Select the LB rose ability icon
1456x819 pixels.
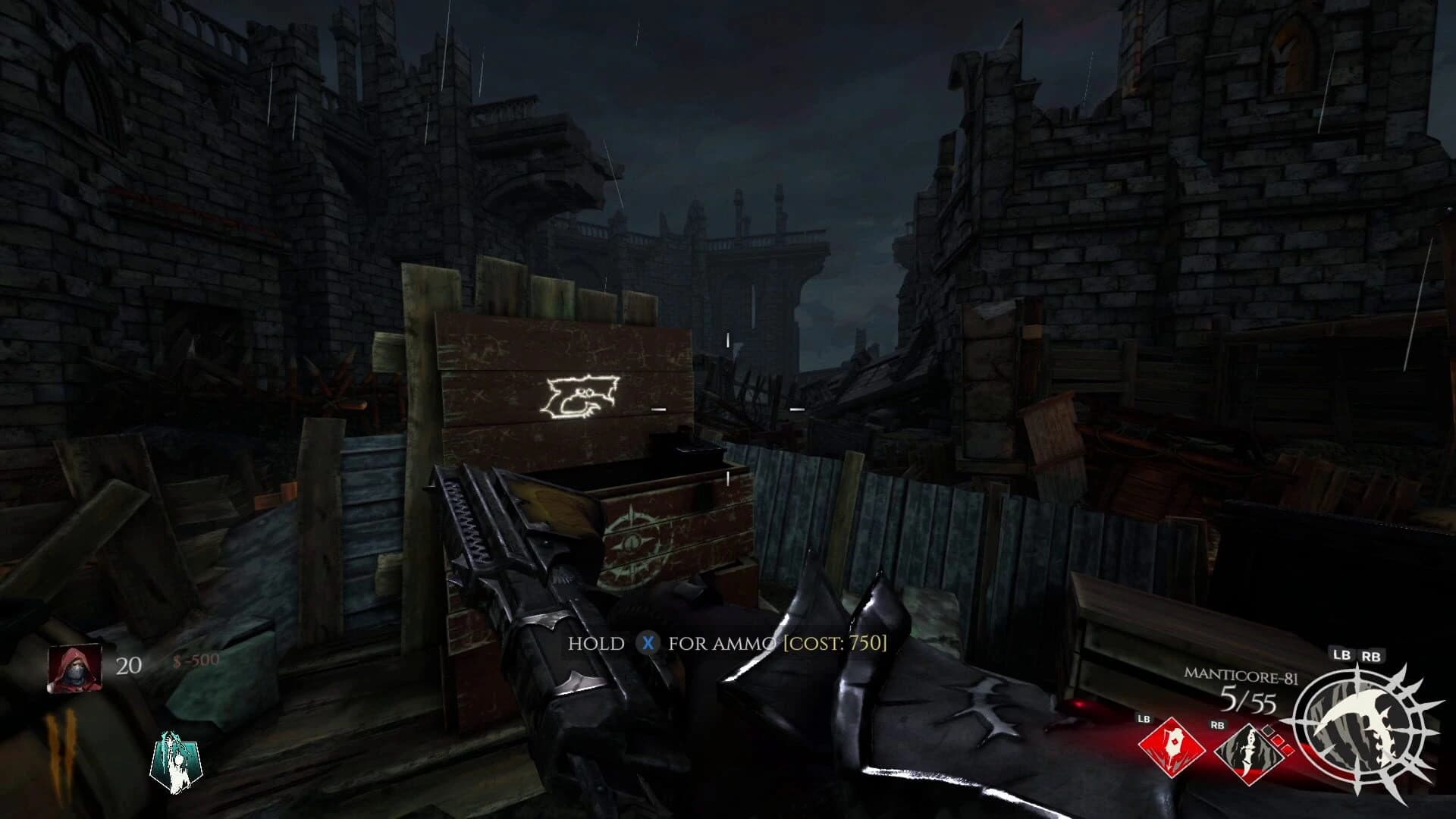1172,749
